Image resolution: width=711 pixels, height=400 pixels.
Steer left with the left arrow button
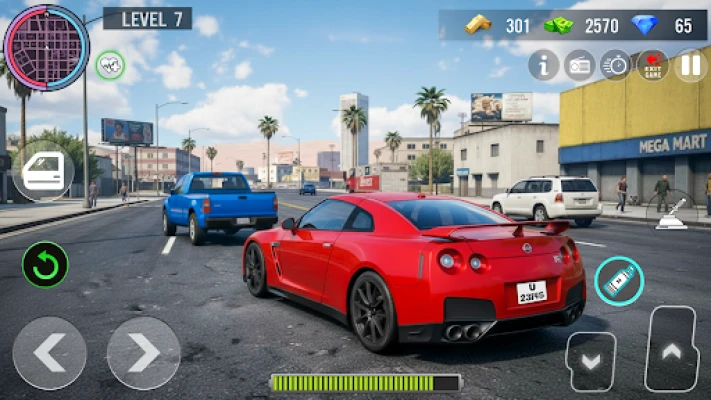pyautogui.click(x=49, y=353)
